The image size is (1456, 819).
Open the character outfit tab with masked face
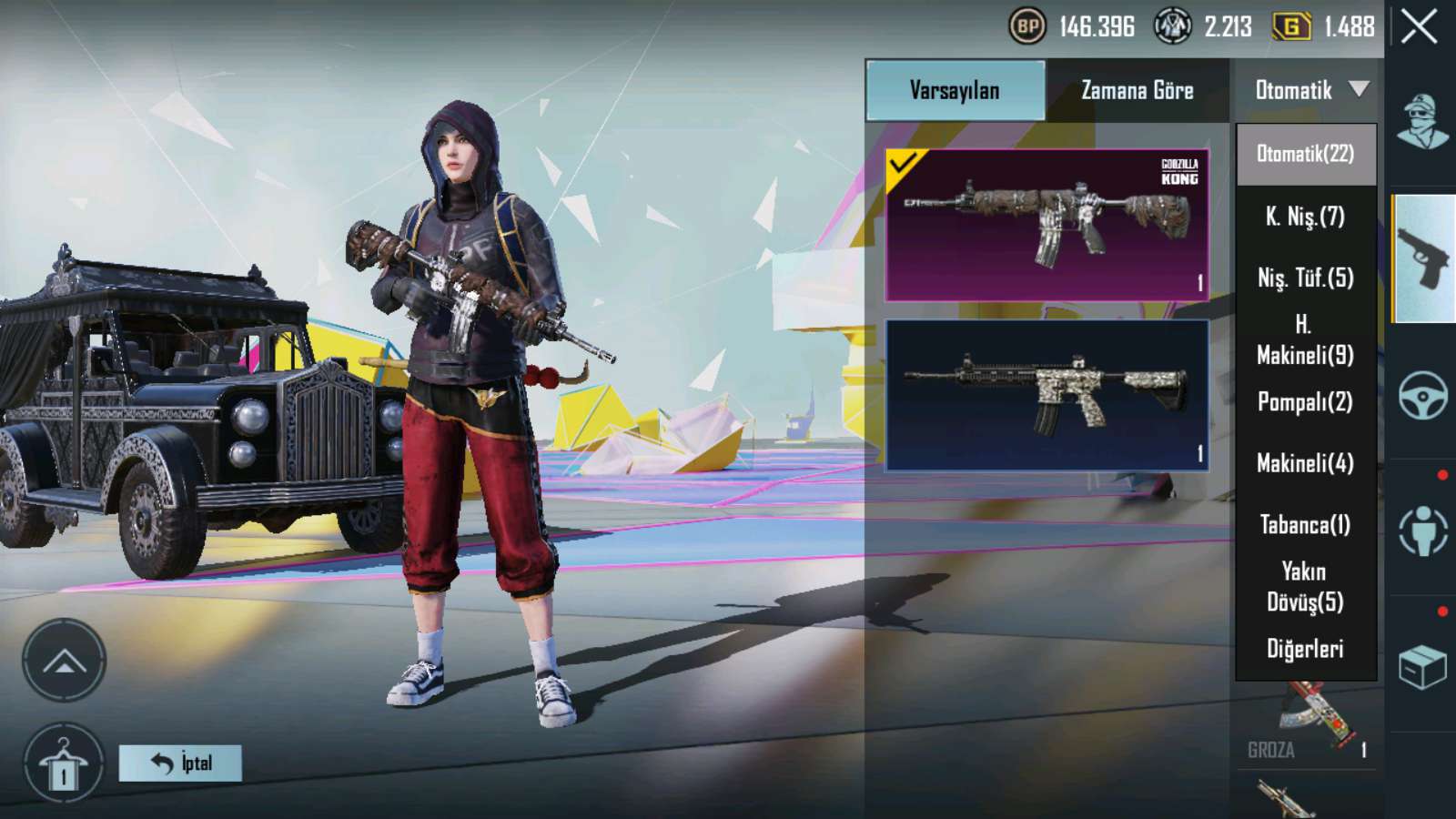1422,122
